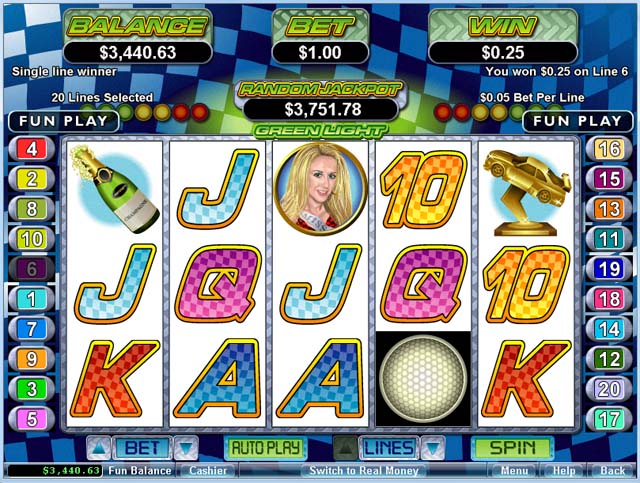Screen dimensions: 640x483
Task: Activate Auto Play
Action: [x=265, y=448]
